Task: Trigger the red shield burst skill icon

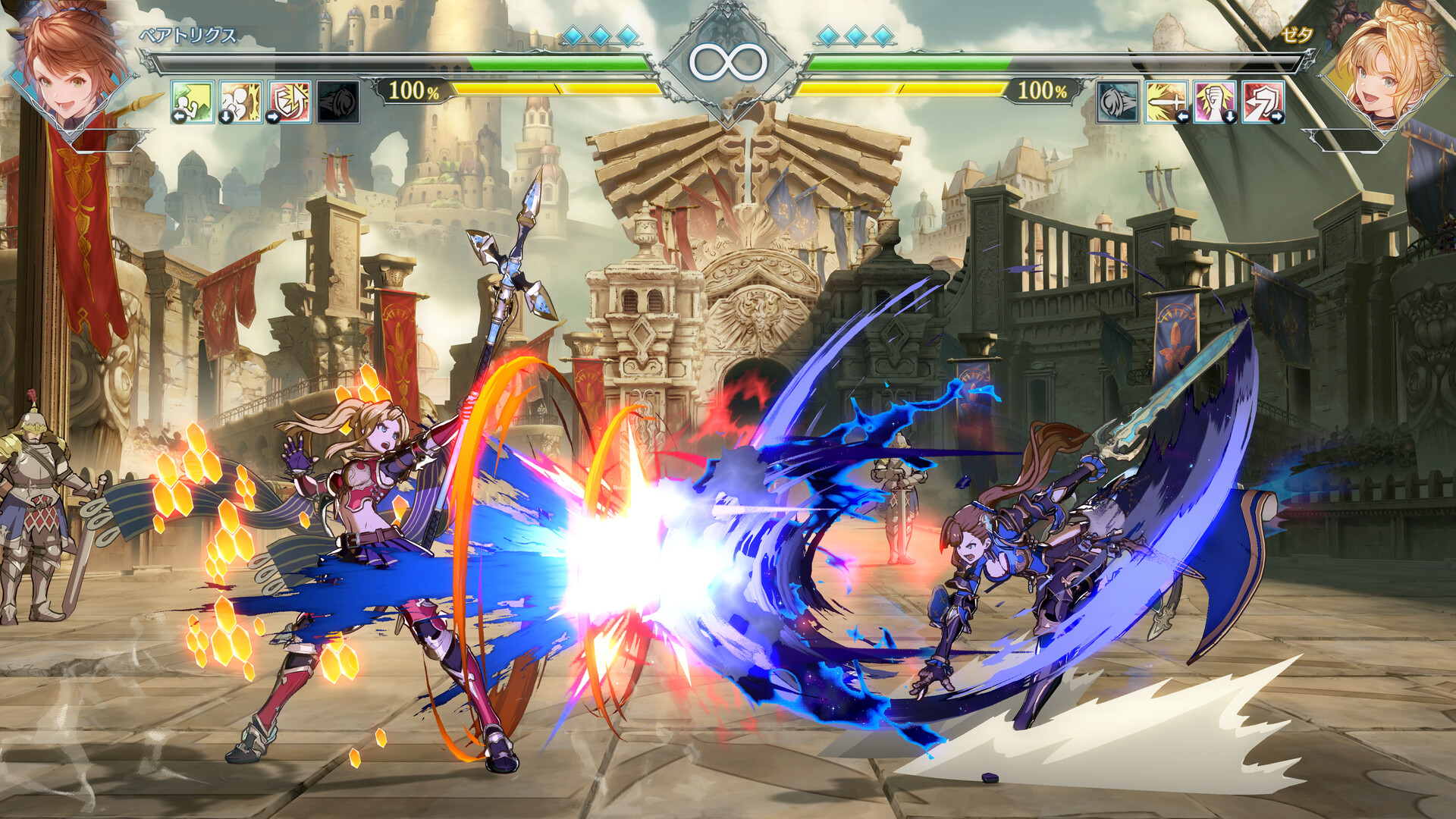Action: click(290, 102)
